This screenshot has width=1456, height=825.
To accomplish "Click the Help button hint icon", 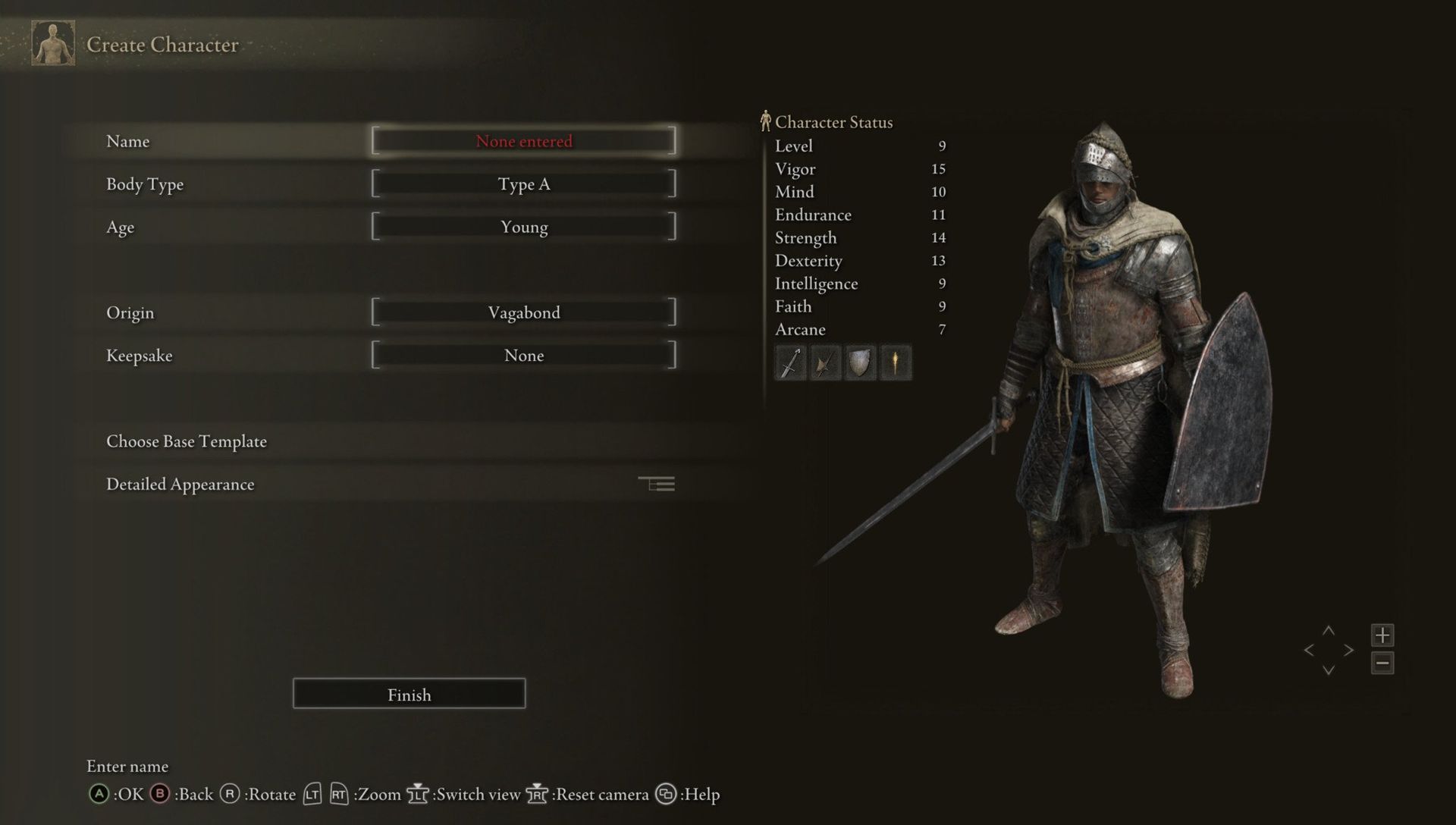I will (666, 795).
